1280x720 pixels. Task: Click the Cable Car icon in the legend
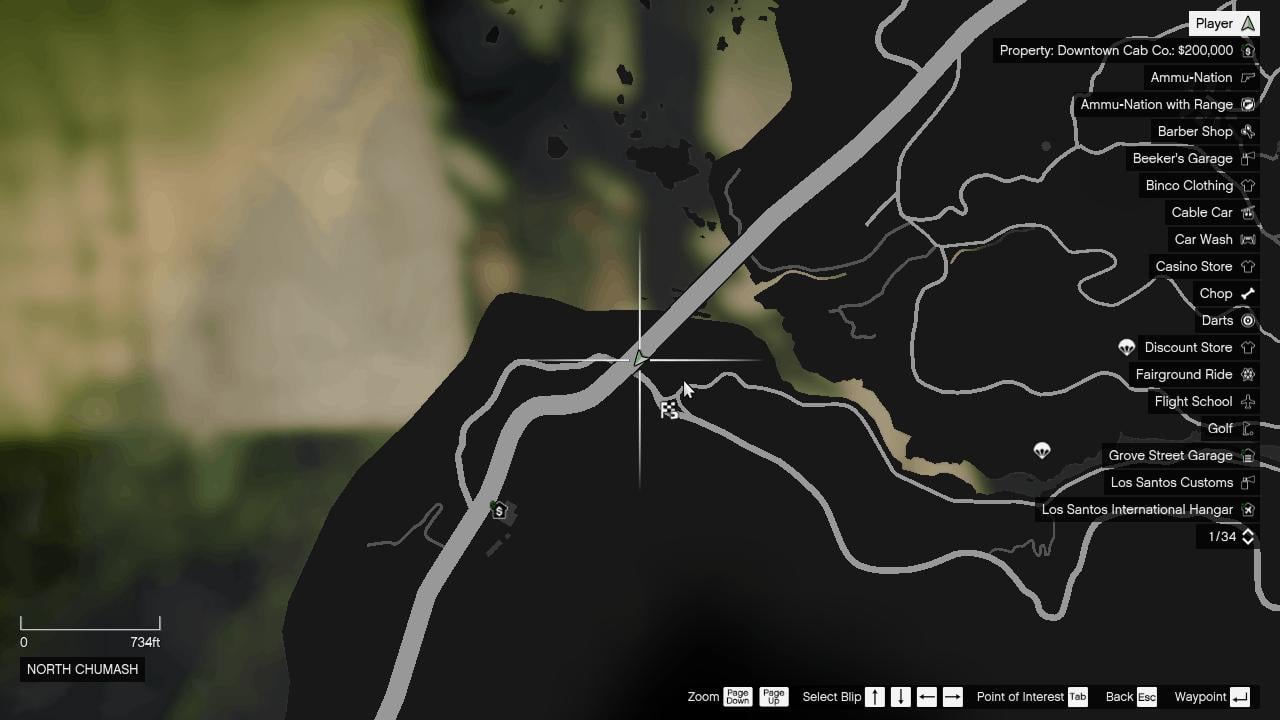(x=1202, y=212)
